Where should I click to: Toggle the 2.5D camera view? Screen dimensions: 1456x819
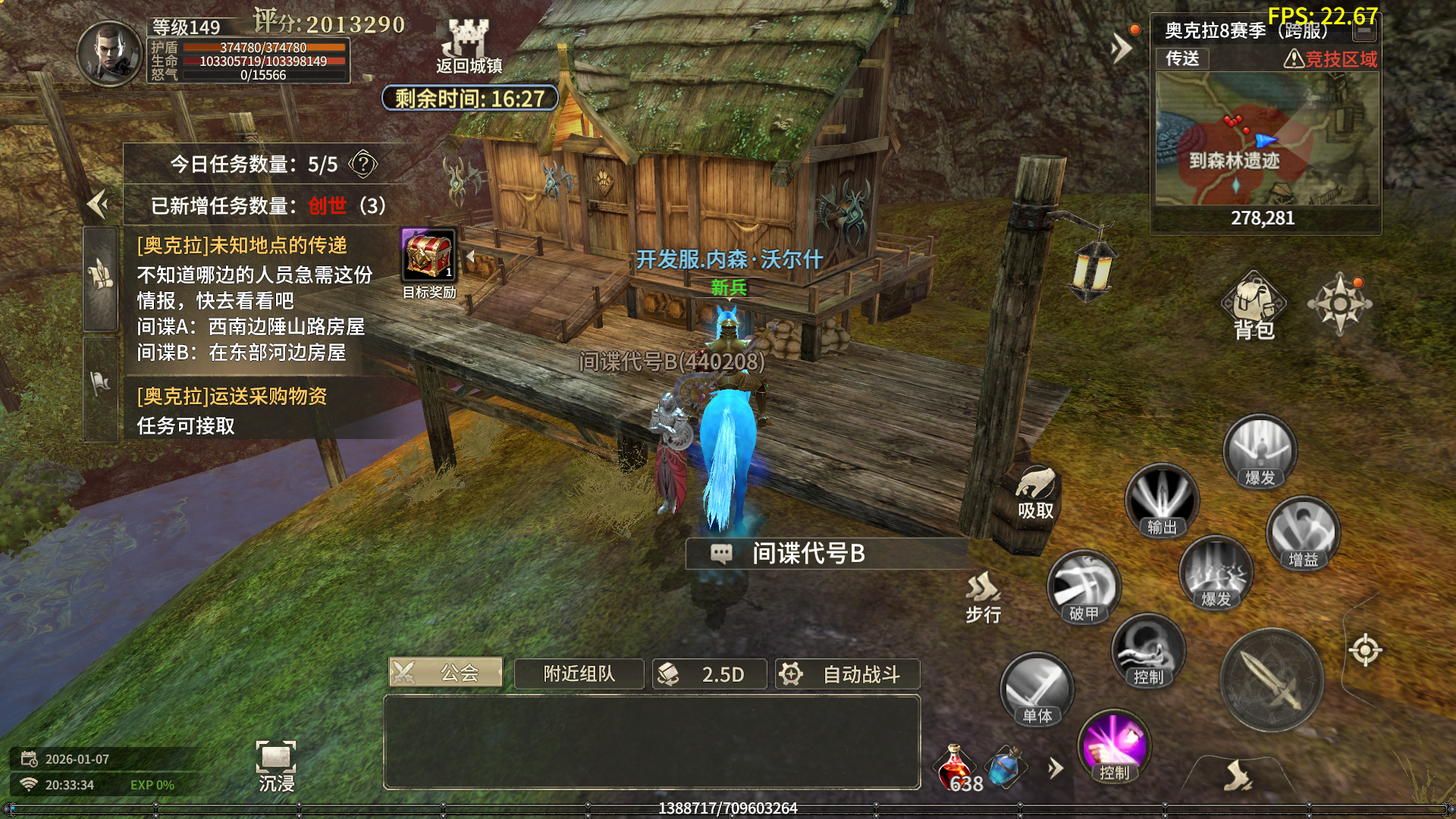pyautogui.click(x=709, y=673)
